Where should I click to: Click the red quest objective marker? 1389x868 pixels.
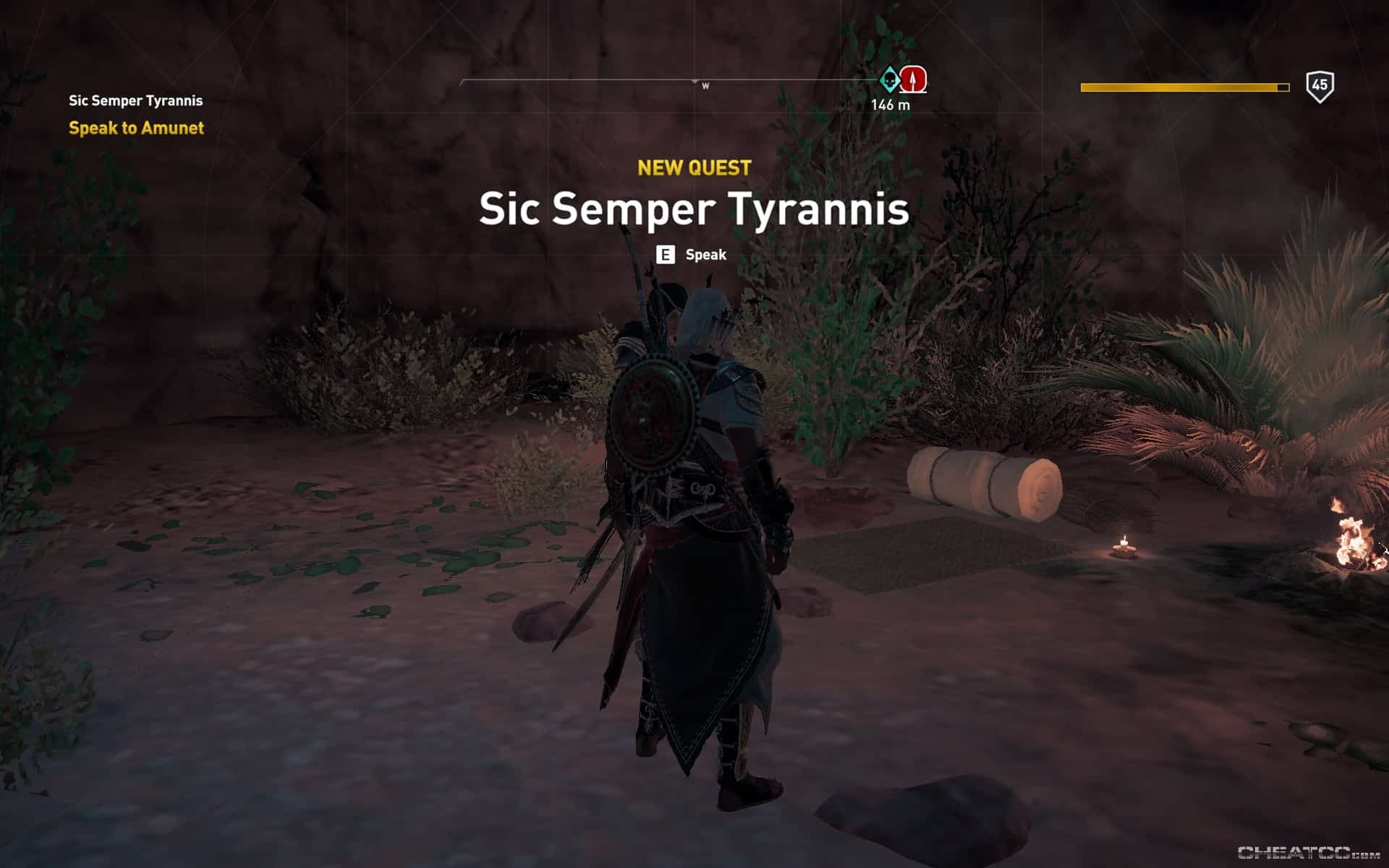pos(913,80)
